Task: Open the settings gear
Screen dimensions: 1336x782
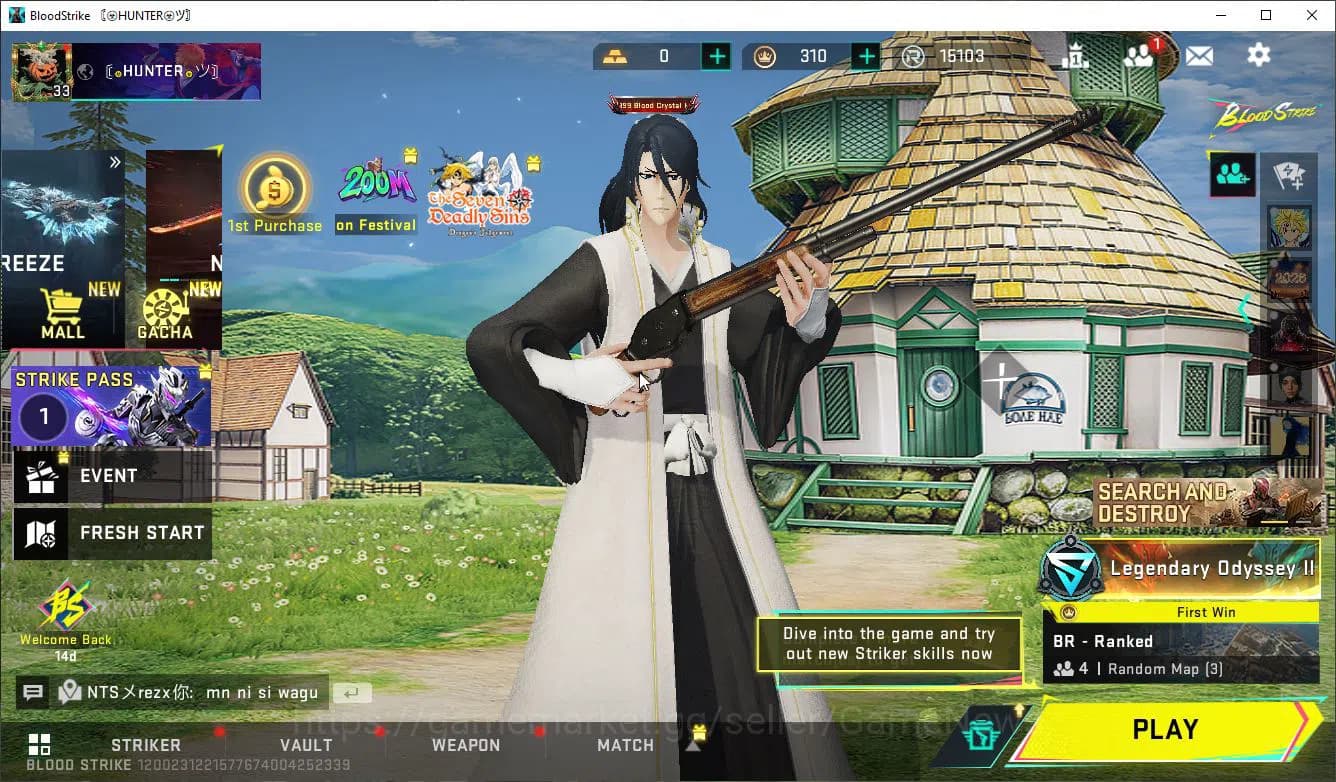Action: [x=1258, y=56]
